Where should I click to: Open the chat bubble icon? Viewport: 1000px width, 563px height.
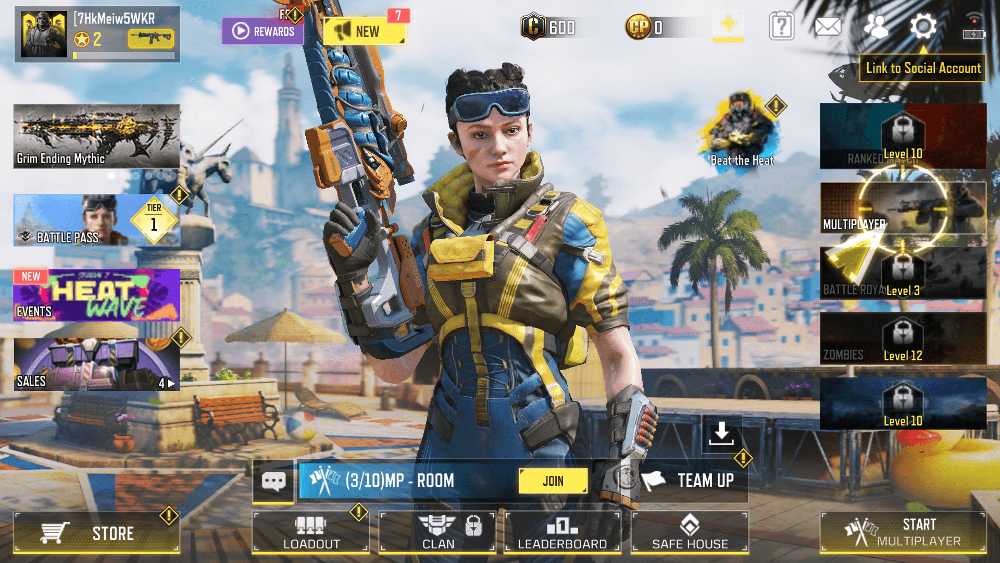[273, 481]
